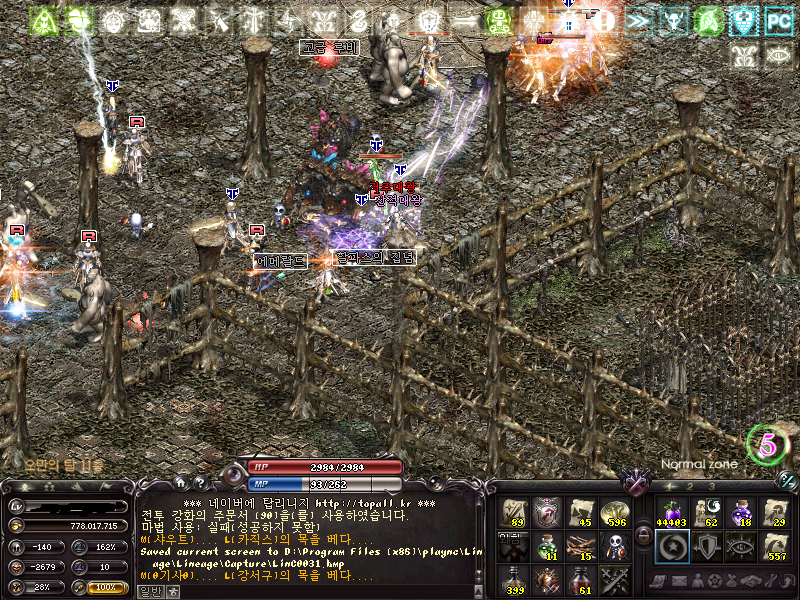Select the bundle of arrows slot
Viewport: 800px width, 600px height.
tap(582, 546)
